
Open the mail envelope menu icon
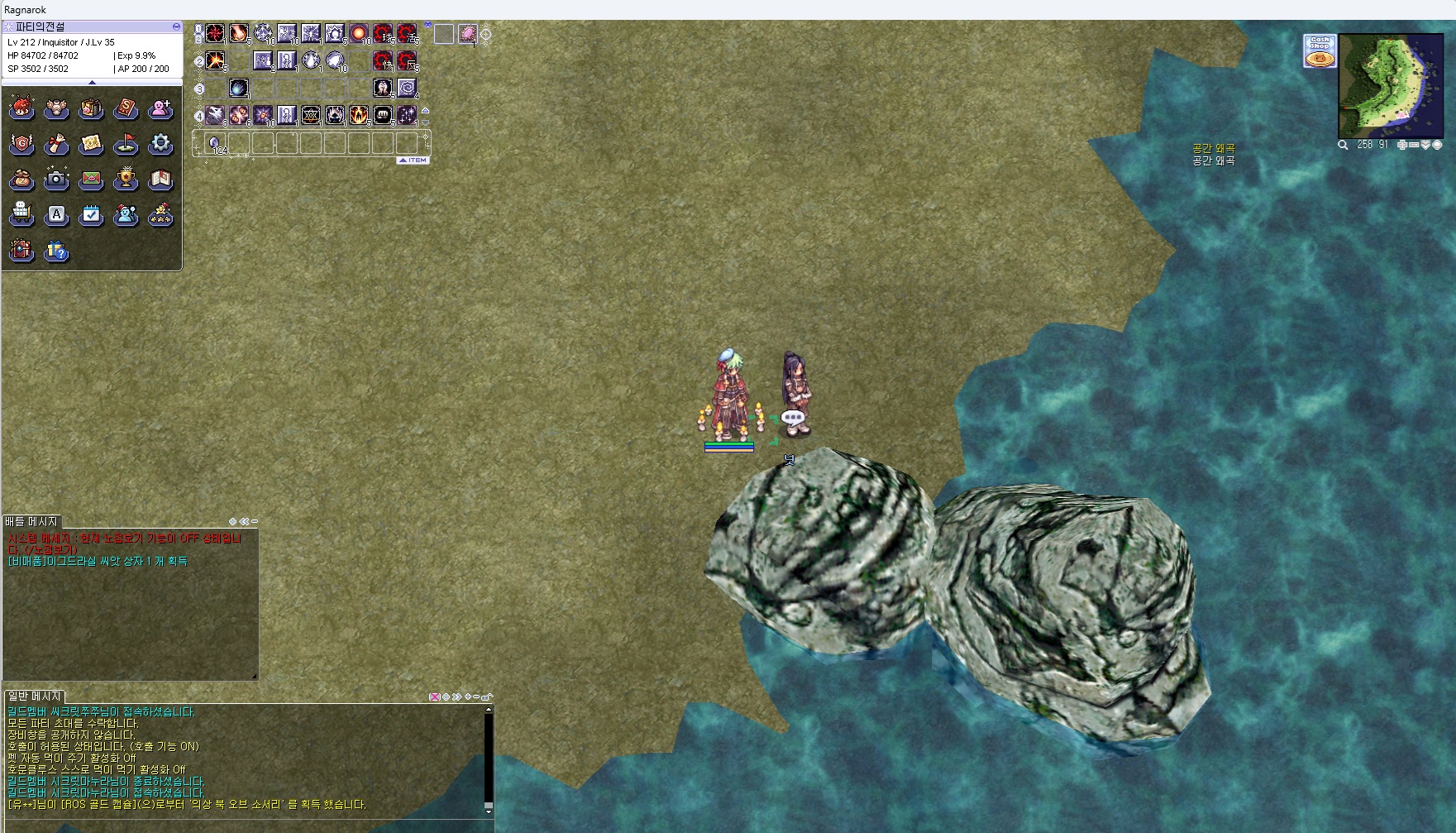pos(91,180)
